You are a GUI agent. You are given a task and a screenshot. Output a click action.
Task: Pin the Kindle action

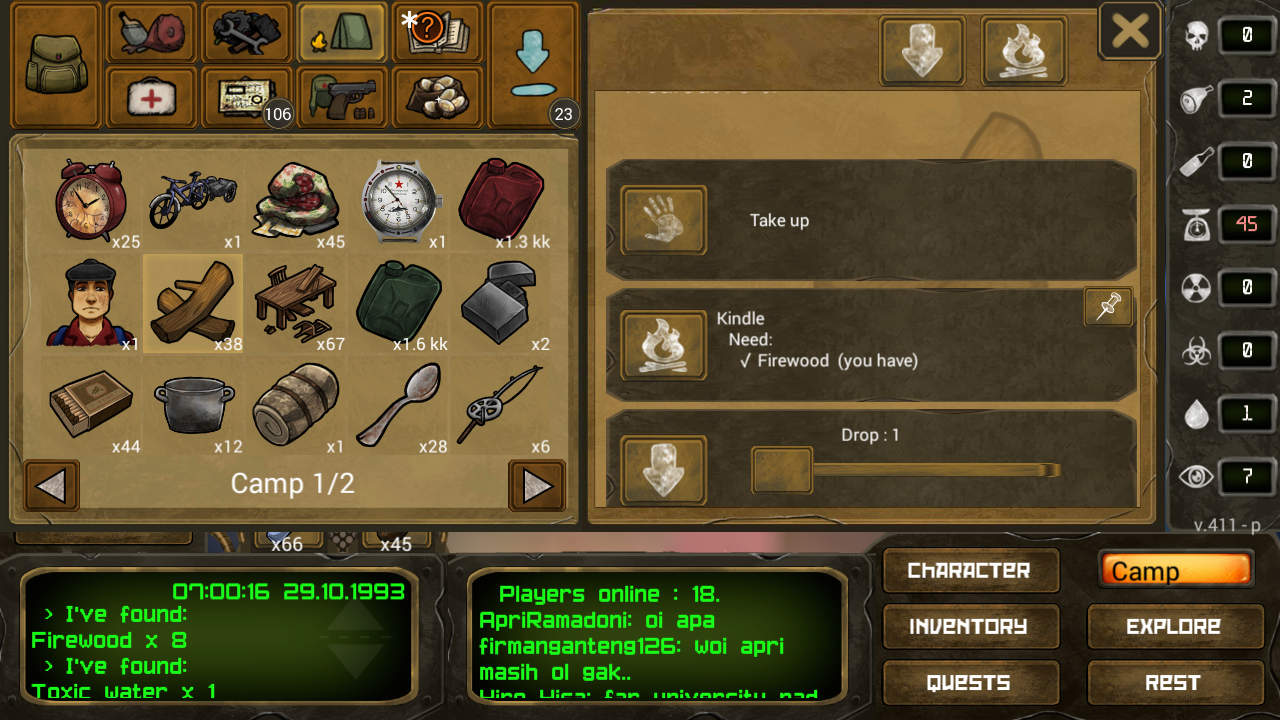click(1108, 307)
